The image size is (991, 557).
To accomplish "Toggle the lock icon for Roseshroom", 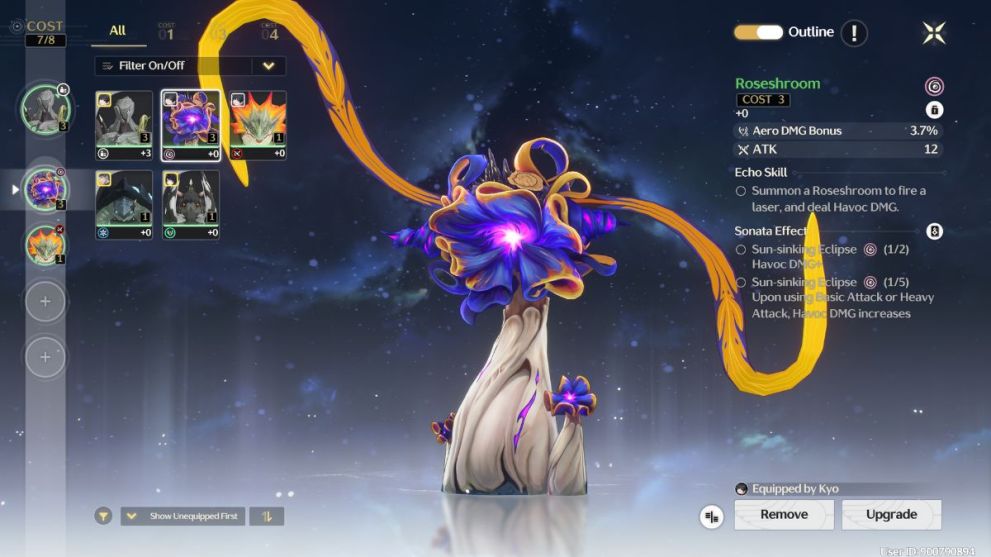I will [935, 110].
